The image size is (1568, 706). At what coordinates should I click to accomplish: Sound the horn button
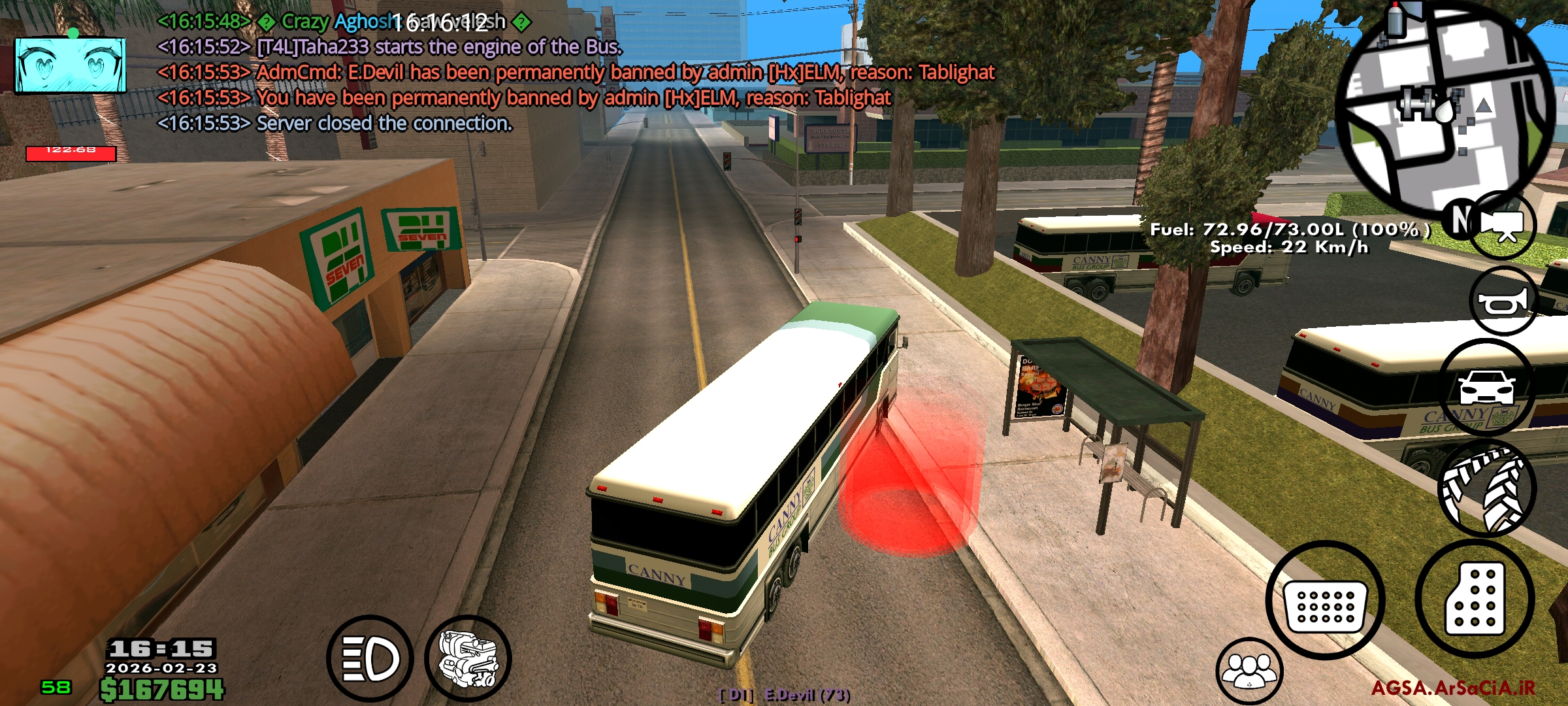(1503, 302)
